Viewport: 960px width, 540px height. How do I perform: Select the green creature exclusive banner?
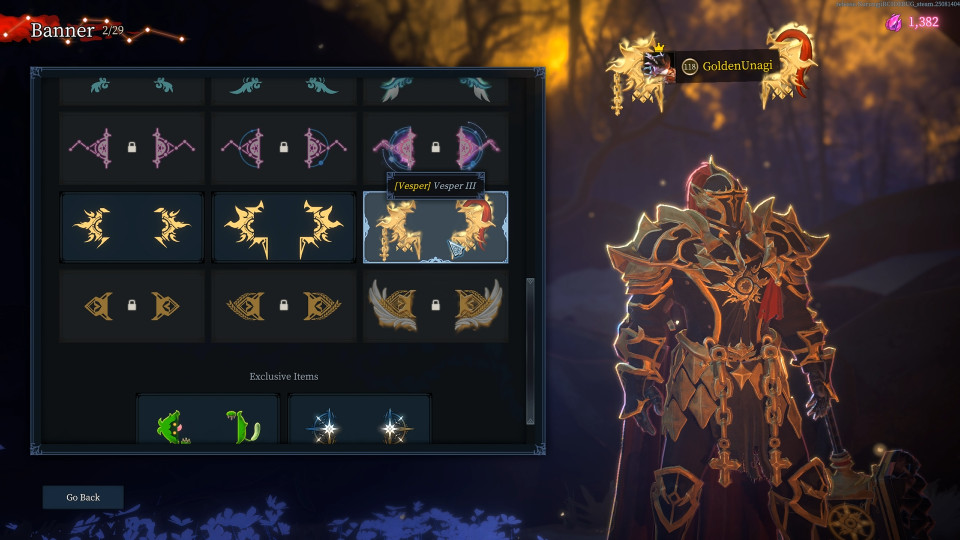click(x=208, y=420)
